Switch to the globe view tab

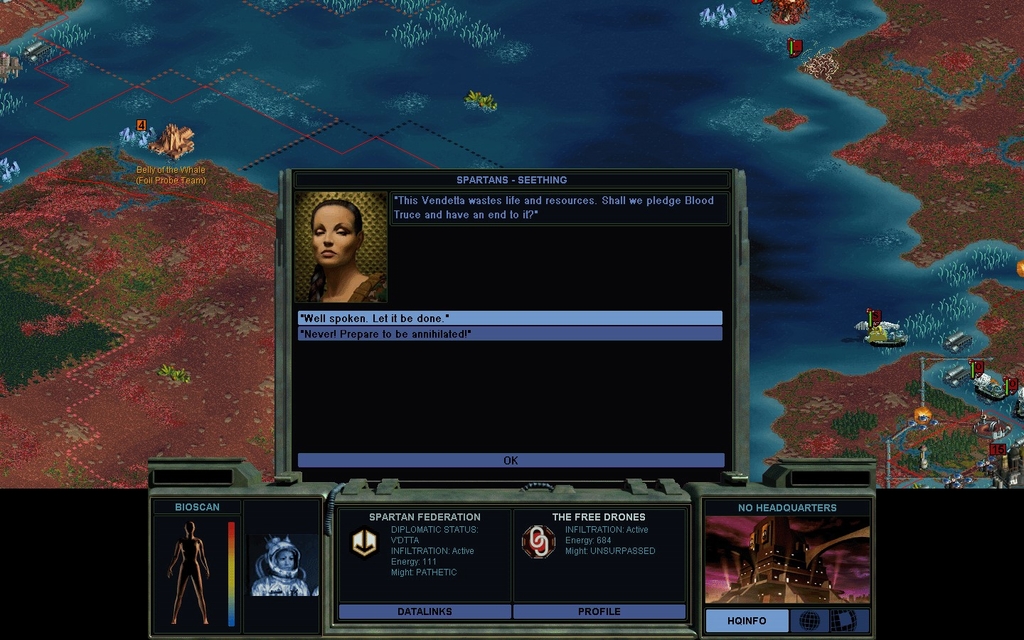pos(809,621)
